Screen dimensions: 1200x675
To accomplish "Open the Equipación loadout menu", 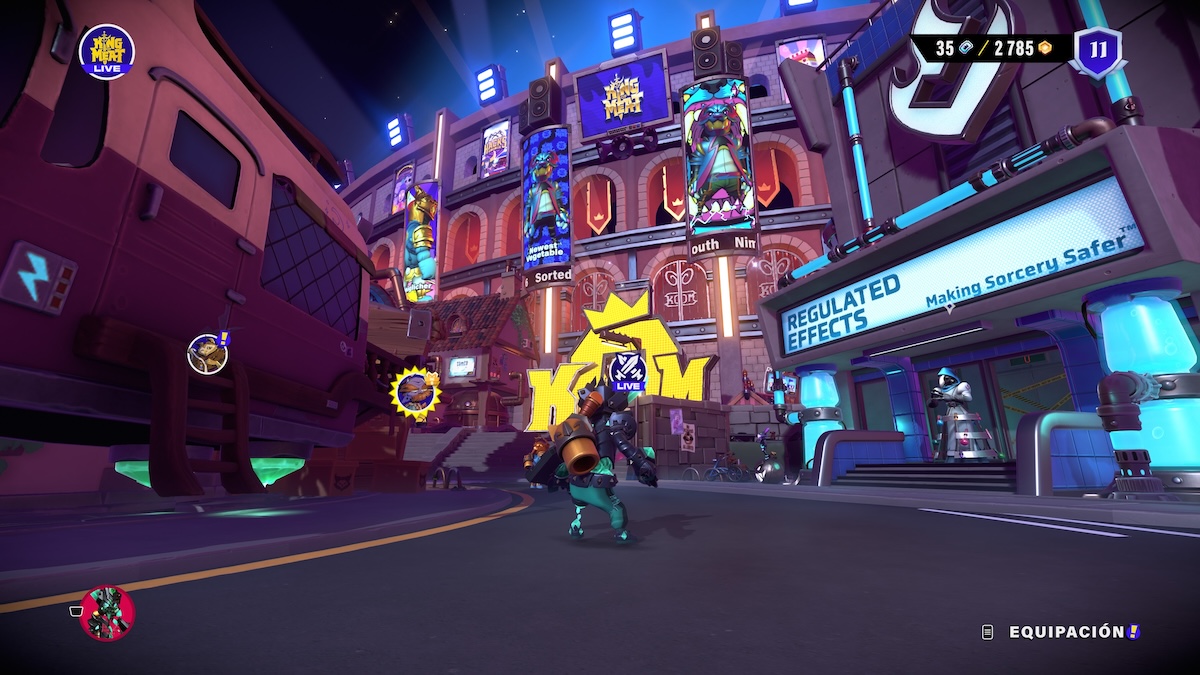I will [x=1066, y=632].
